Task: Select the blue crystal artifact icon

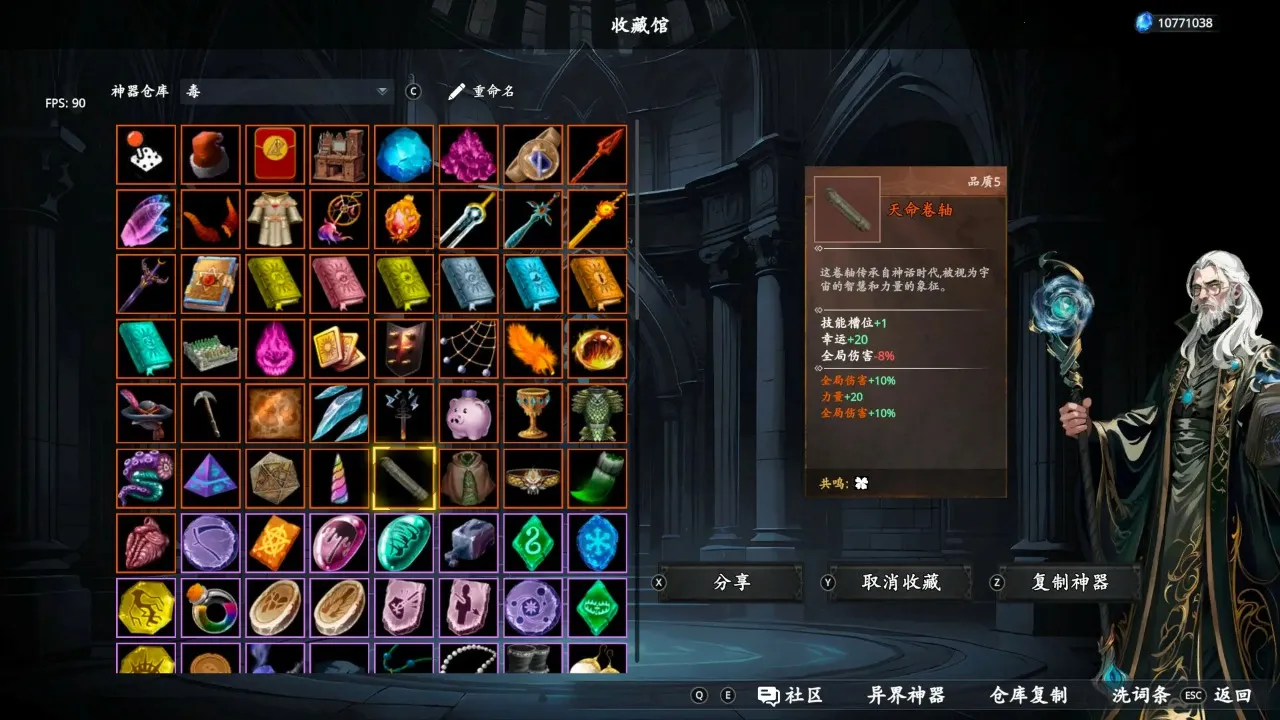Action: (403, 153)
